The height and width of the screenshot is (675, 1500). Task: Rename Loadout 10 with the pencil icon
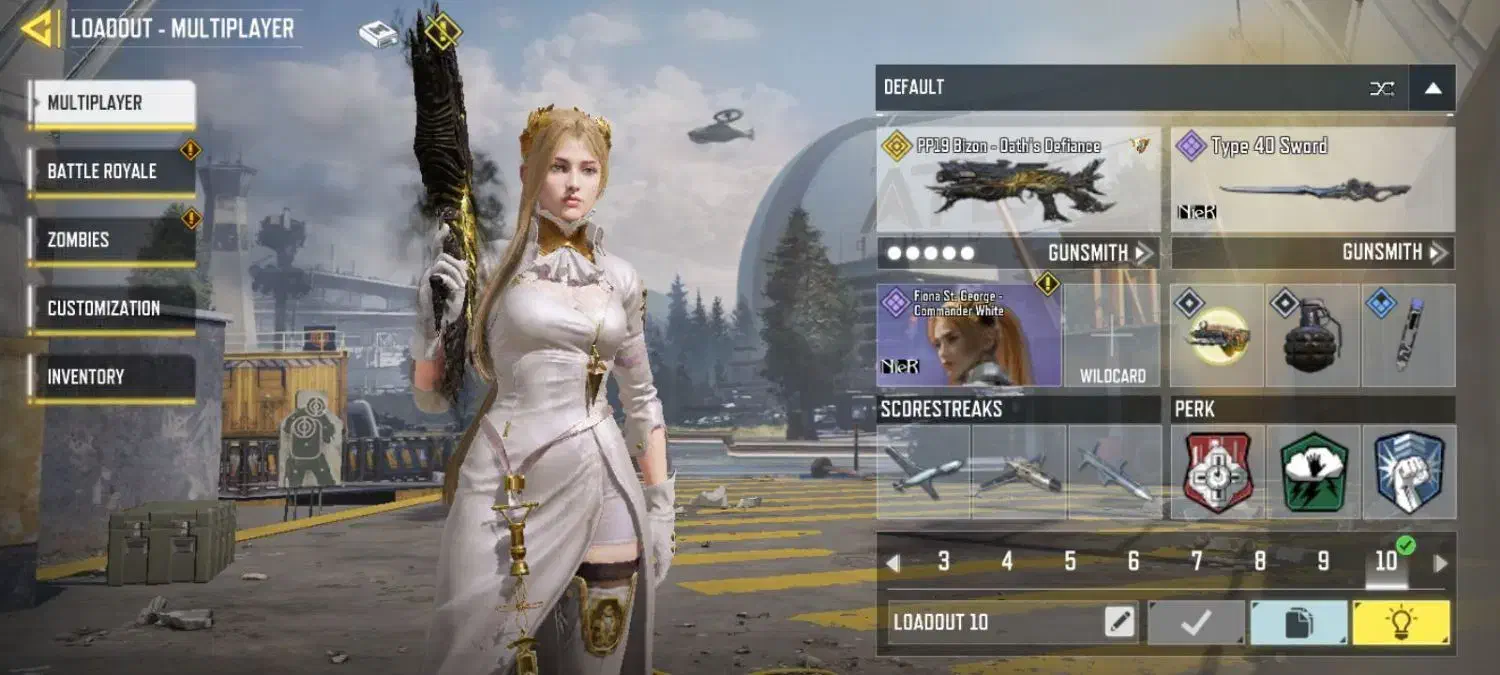click(x=1120, y=622)
